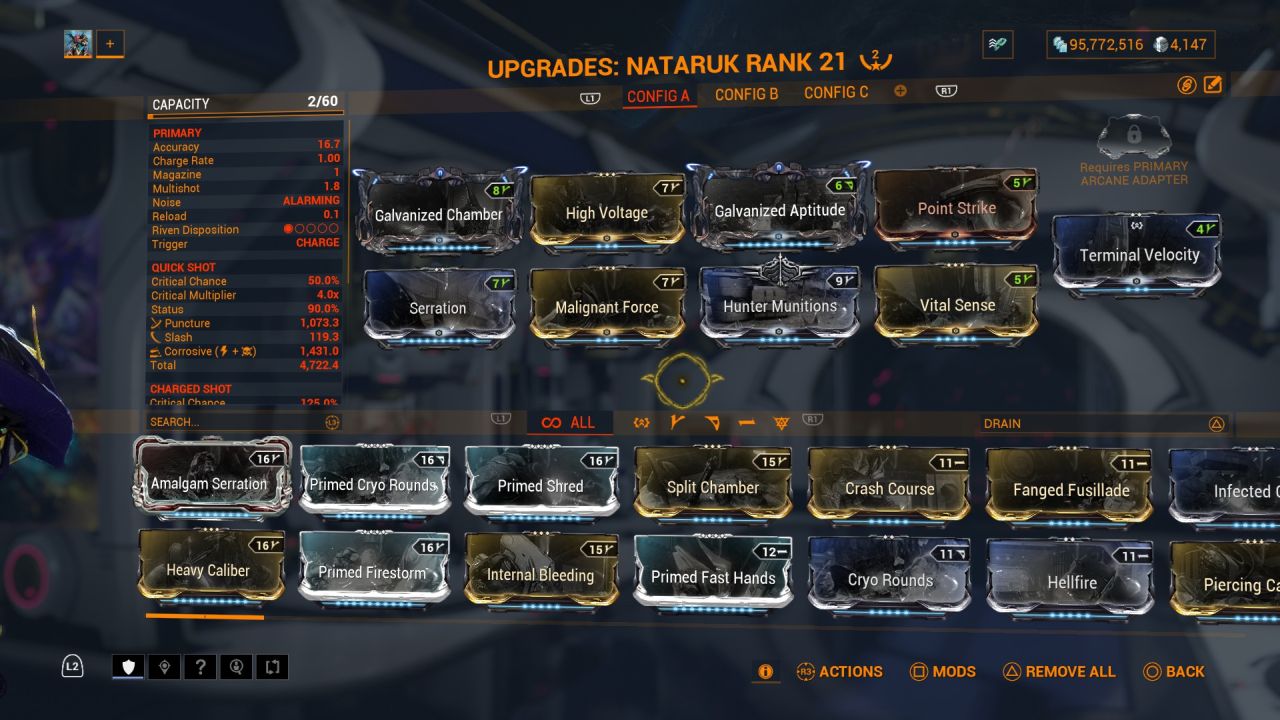
Task: Pick the Point Strike mod slot
Action: (956, 209)
